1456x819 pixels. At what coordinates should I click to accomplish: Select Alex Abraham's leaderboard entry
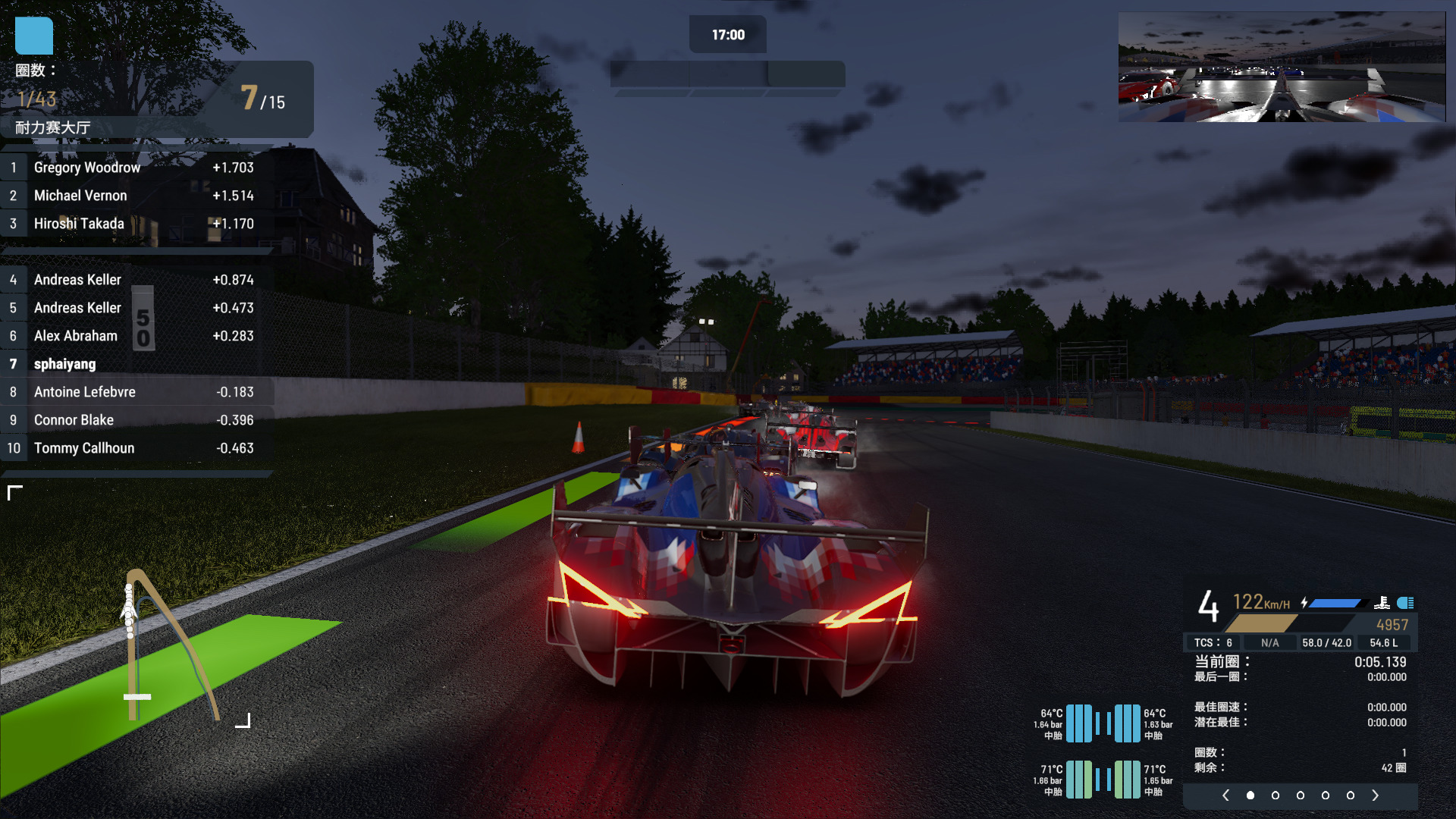136,336
